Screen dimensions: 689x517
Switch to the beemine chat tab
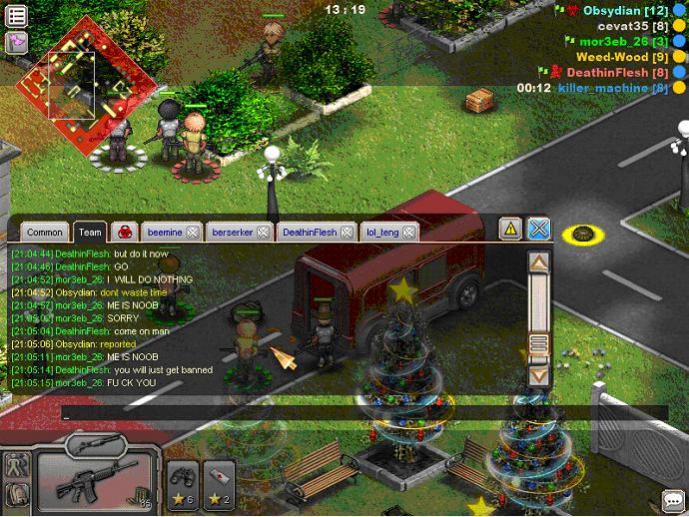tap(164, 232)
